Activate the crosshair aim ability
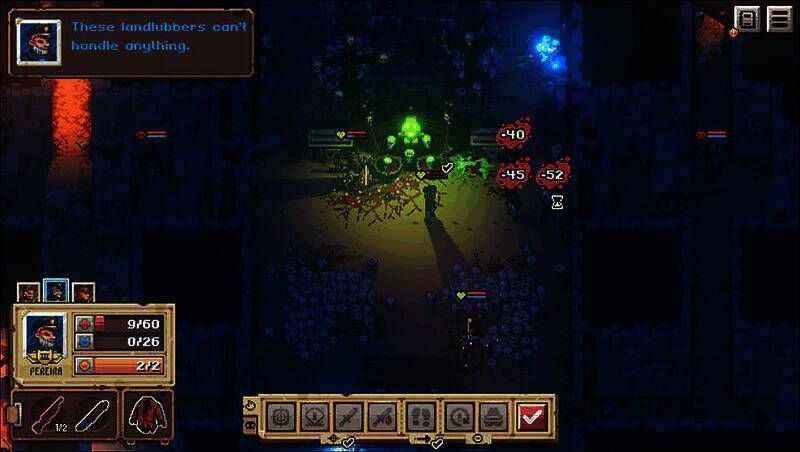 coord(282,416)
